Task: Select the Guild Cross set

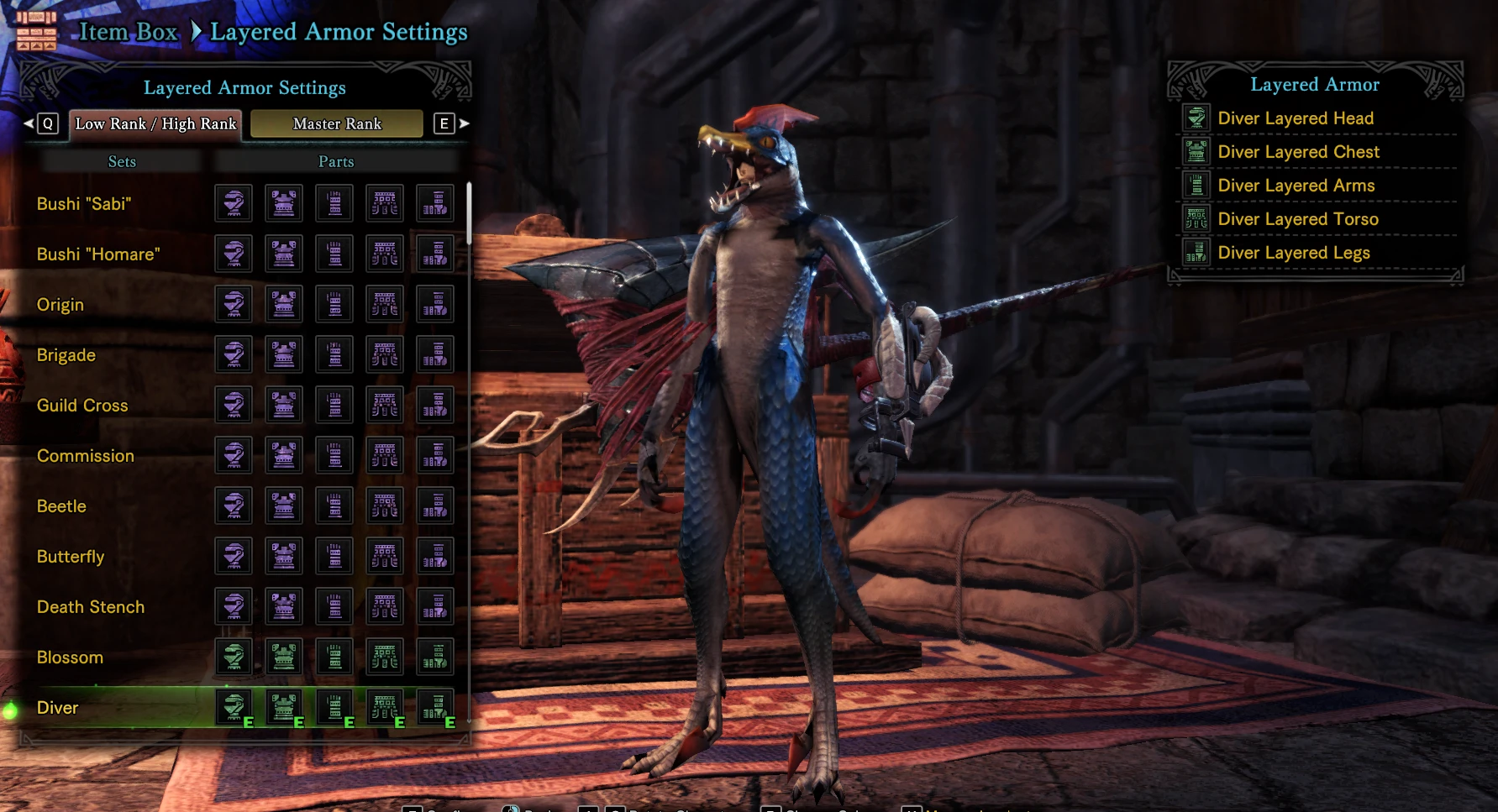Action: click(82, 406)
